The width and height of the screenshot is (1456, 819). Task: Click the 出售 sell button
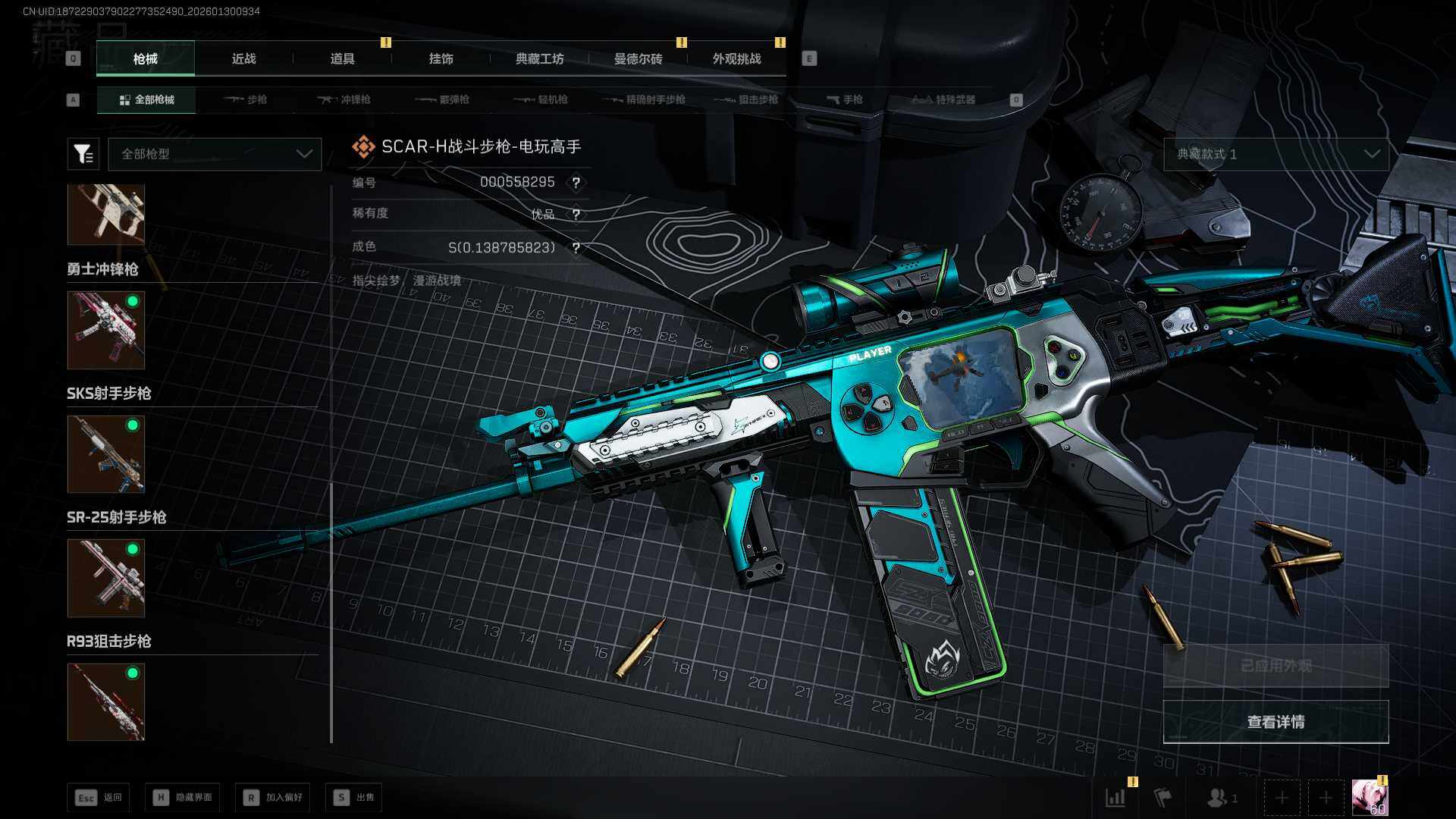354,797
